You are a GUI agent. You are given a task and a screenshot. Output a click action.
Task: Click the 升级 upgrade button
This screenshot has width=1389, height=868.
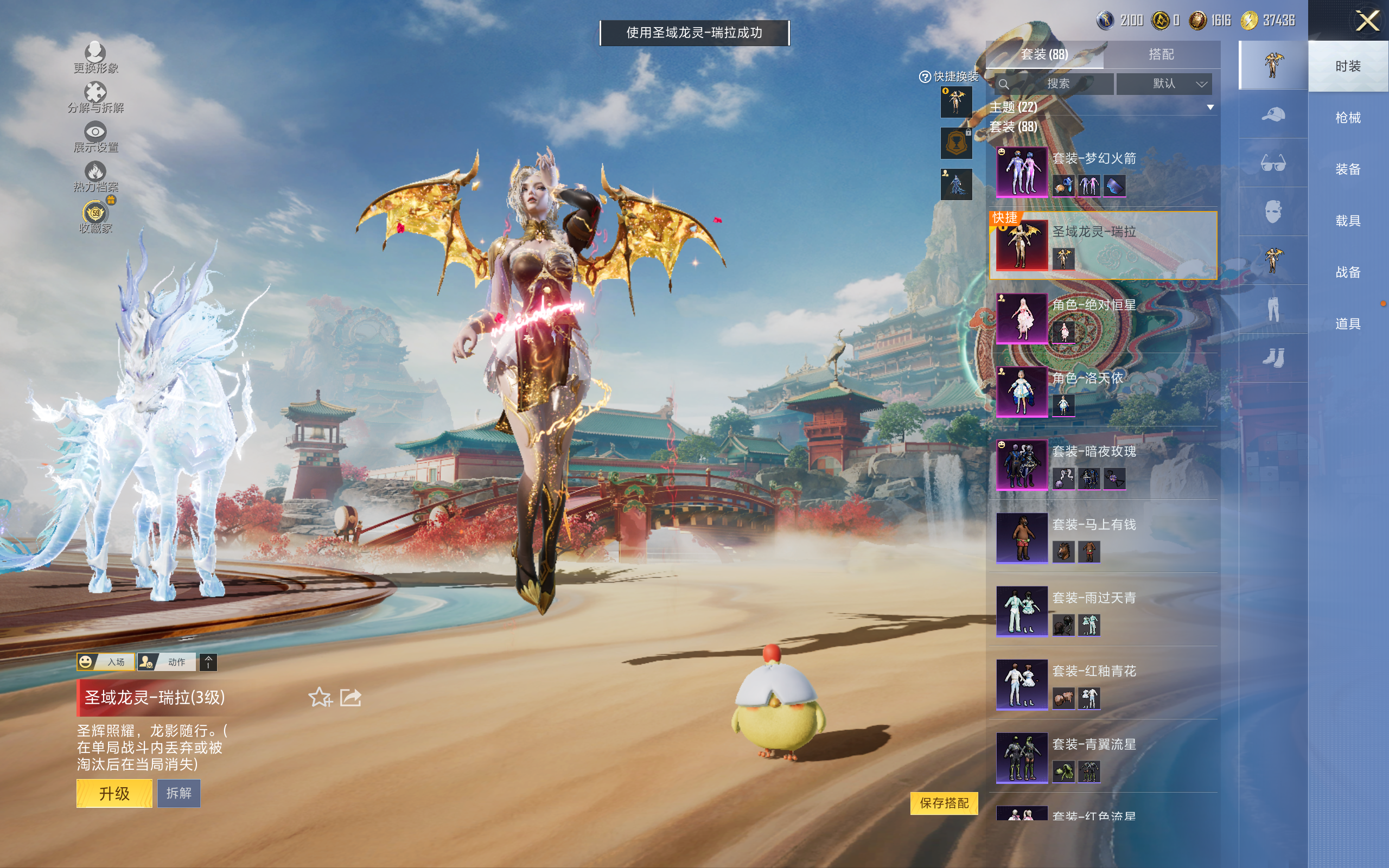pyautogui.click(x=114, y=793)
